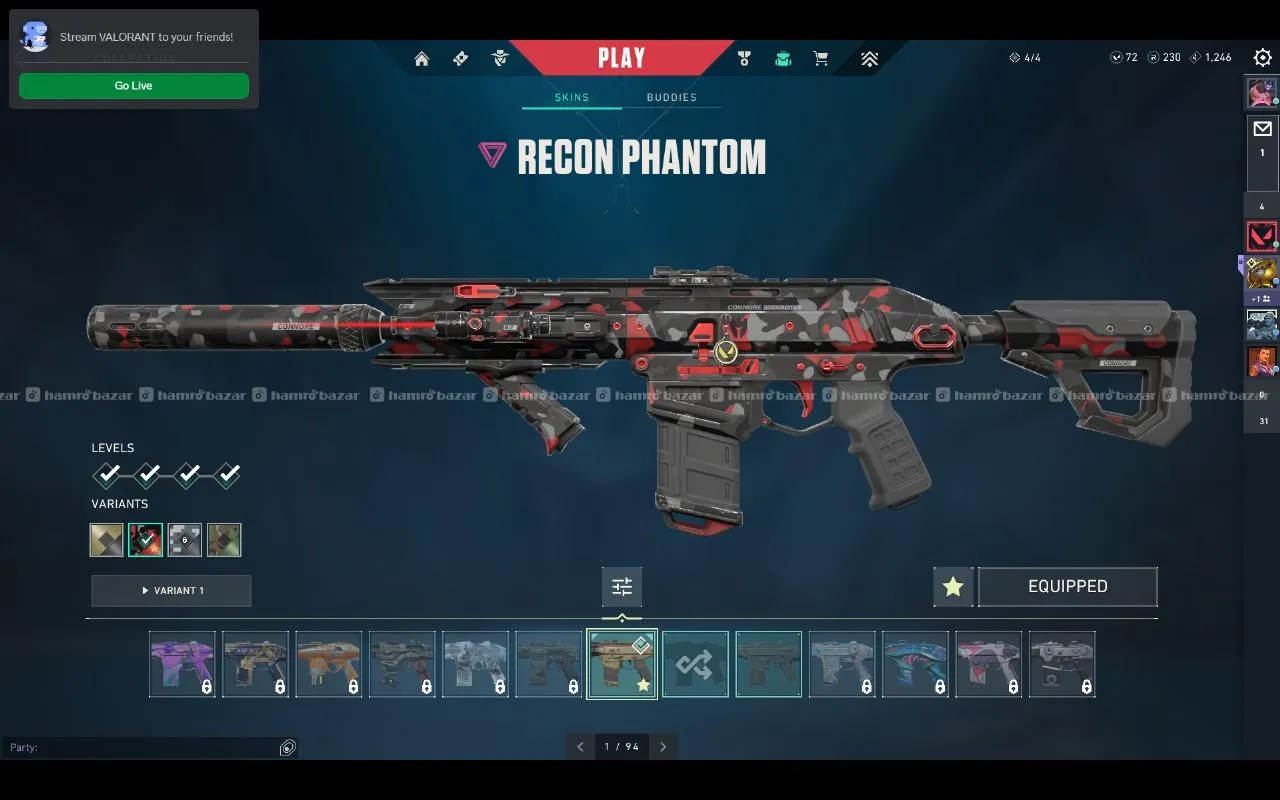The image size is (1280, 800).
Task: Open the settings gear icon
Action: tap(1262, 58)
